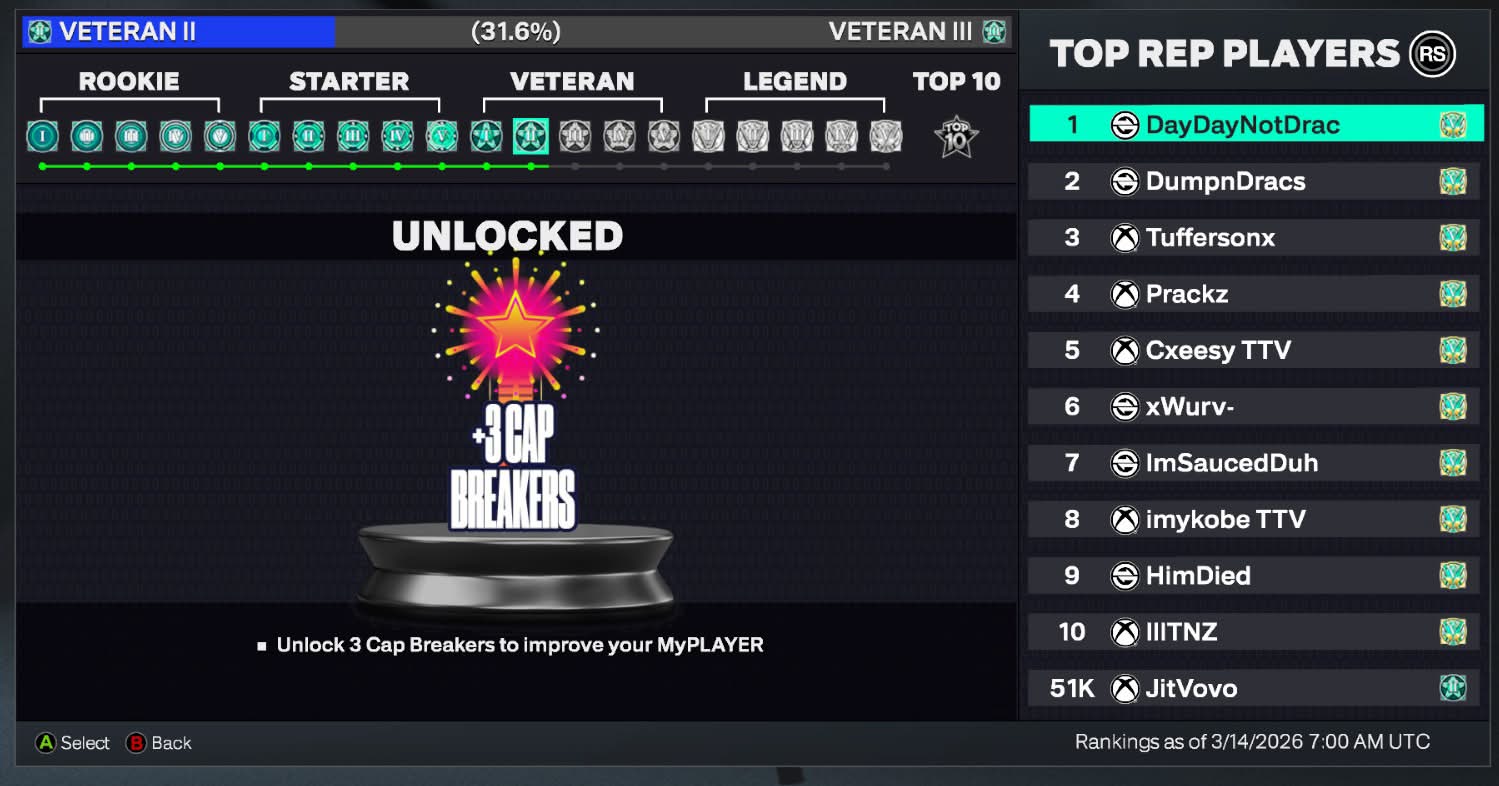The height and width of the screenshot is (786, 1499).
Task: Select ImSaucedDuh in the leaderboard
Action: [1254, 463]
